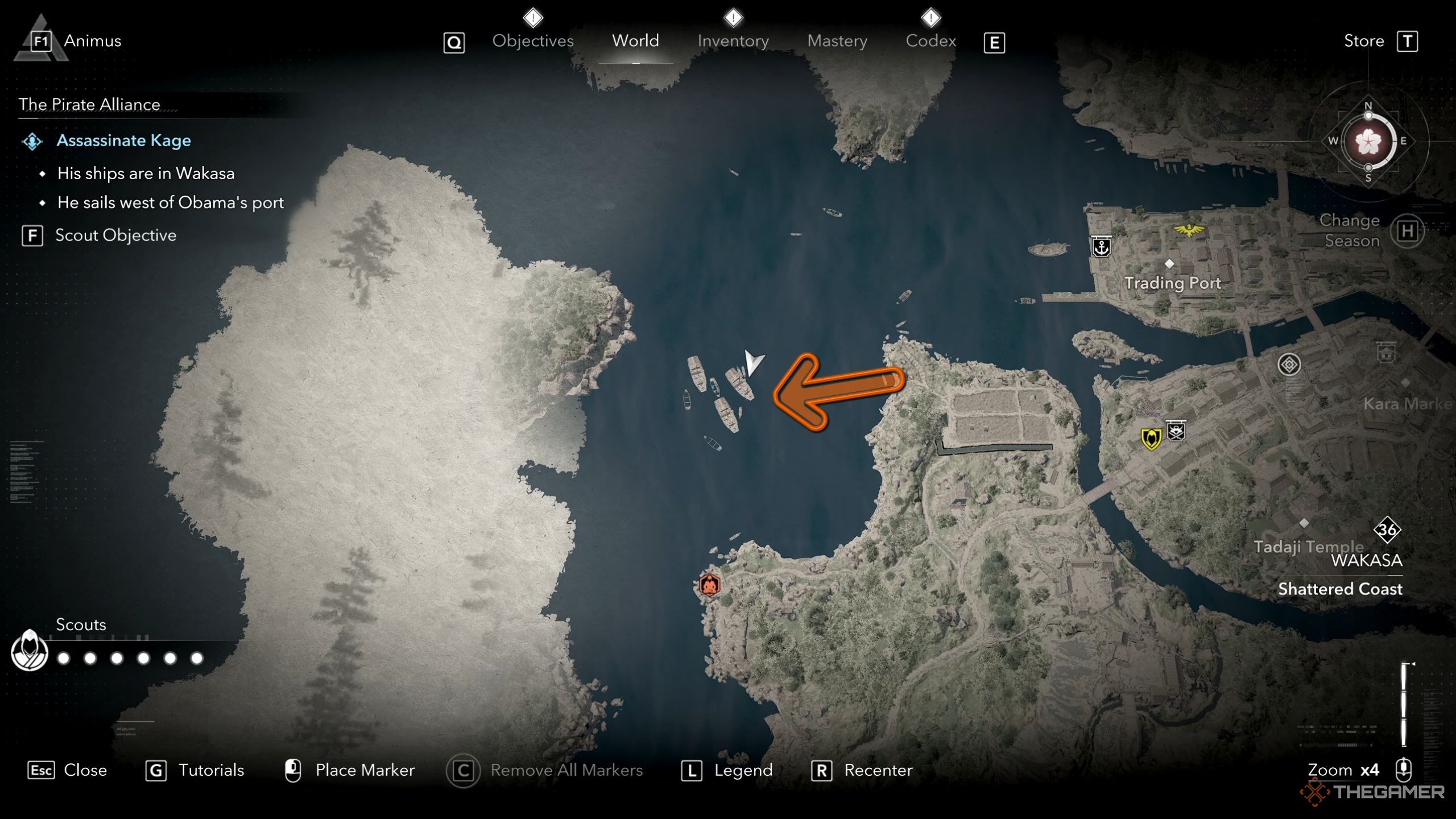Select the World tab
Screen dimensions: 1456x819
pos(635,41)
